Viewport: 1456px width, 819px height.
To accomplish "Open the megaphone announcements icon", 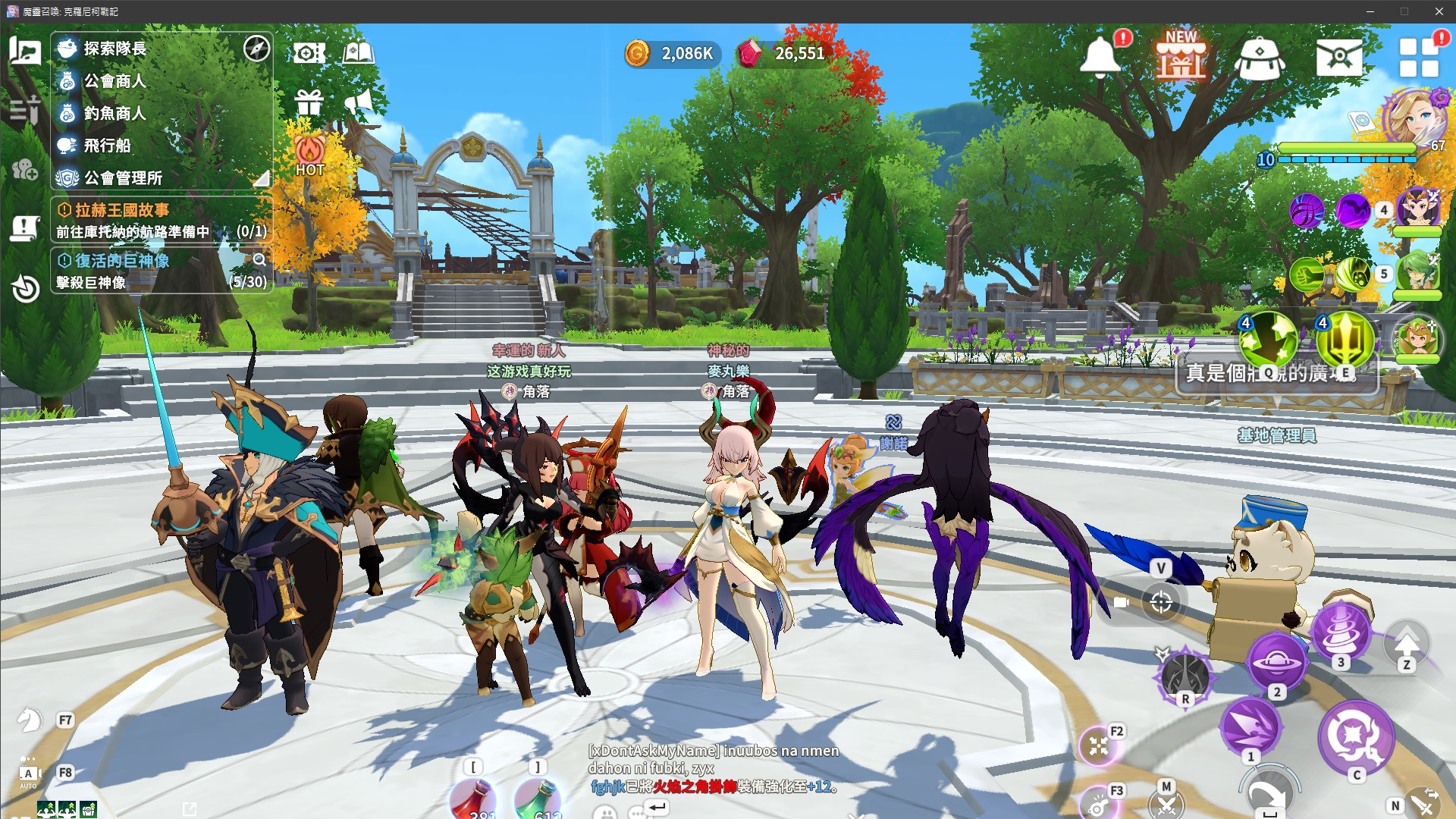I will pyautogui.click(x=359, y=102).
